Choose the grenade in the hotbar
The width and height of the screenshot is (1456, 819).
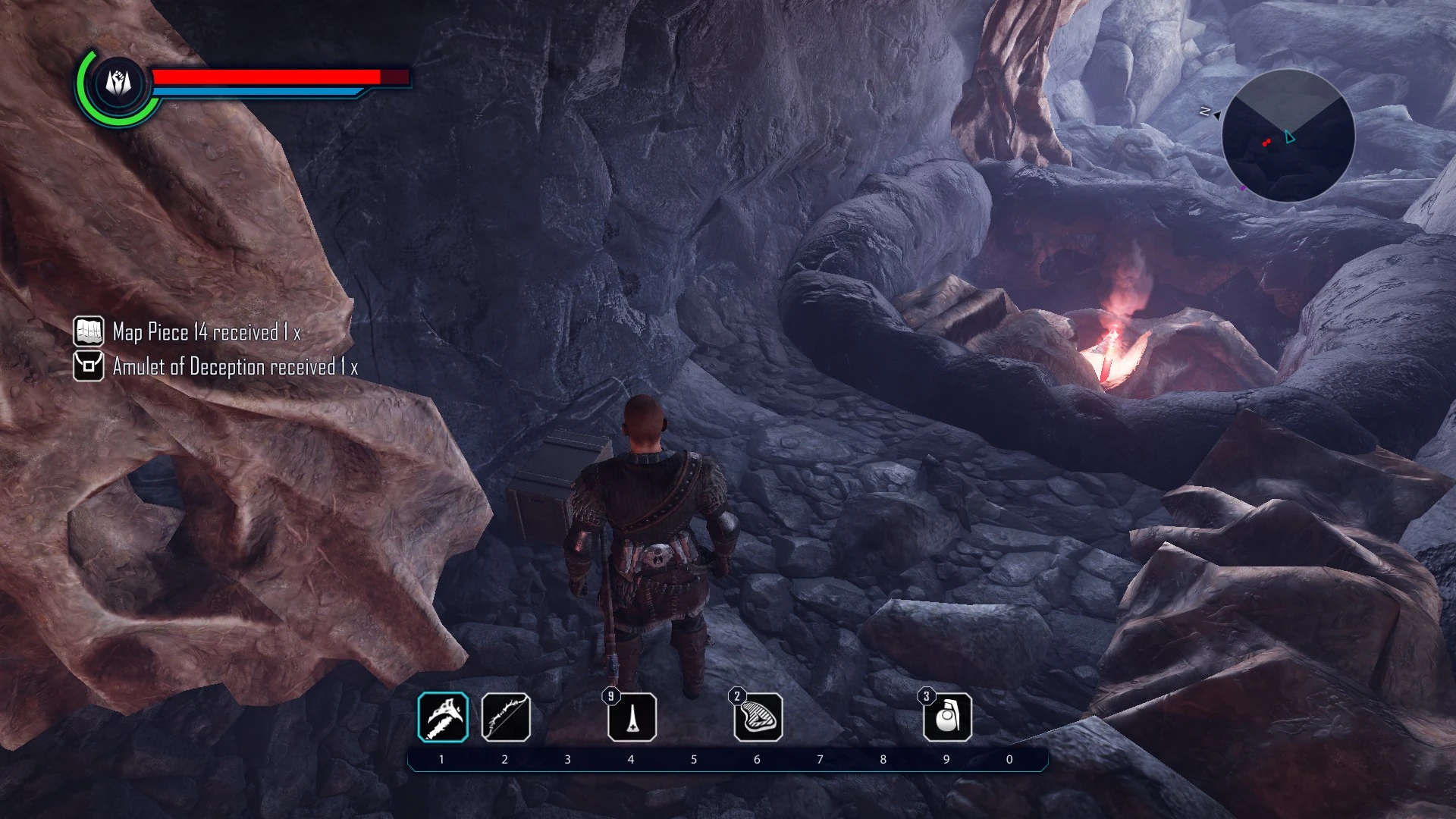[x=947, y=717]
